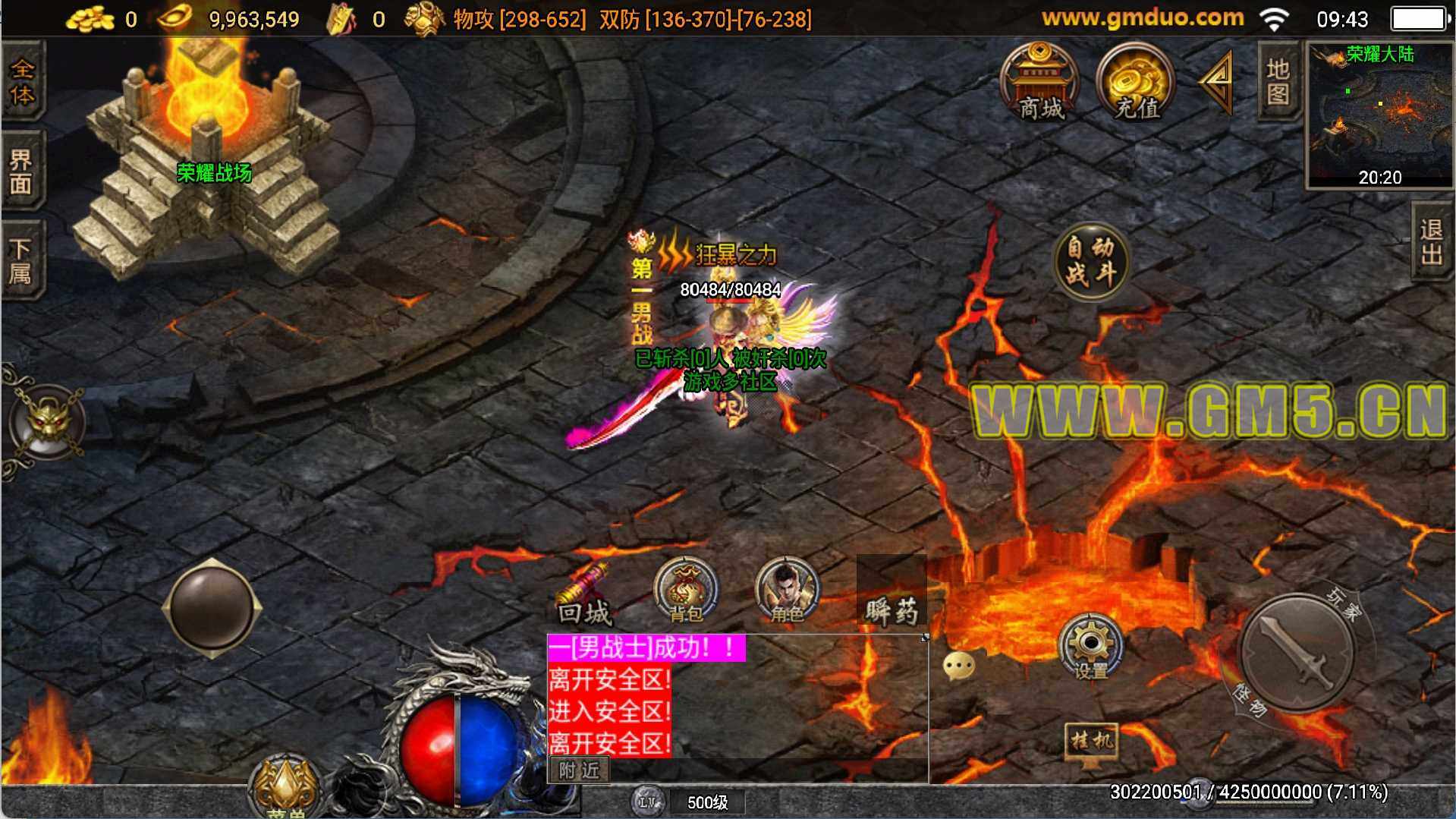Open the chat speech bubble
Viewport: 1456px width, 819px height.
959,666
